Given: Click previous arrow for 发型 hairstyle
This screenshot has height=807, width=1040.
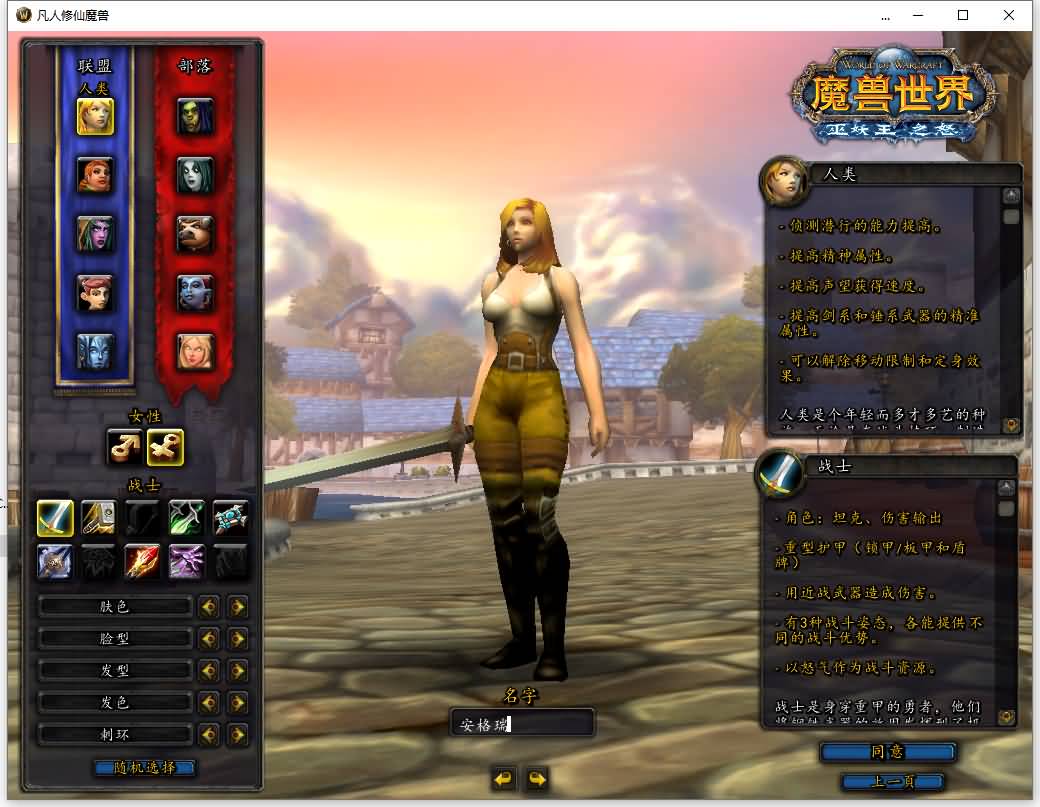Looking at the screenshot, I should coord(209,671).
